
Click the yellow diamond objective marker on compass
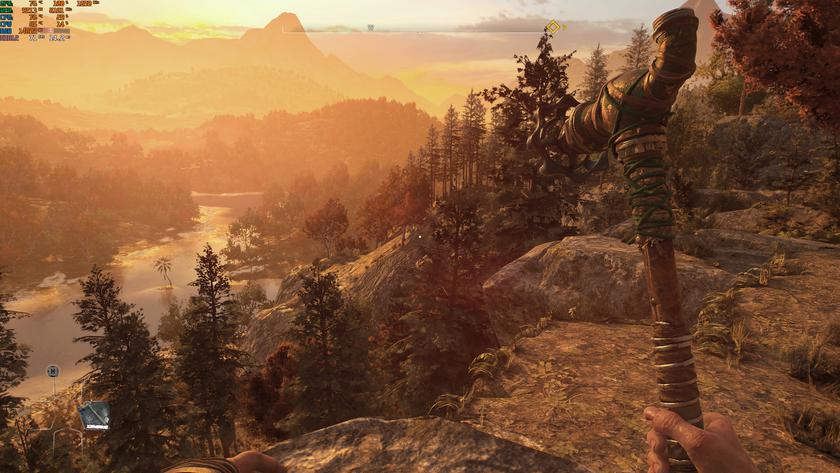pos(553,27)
